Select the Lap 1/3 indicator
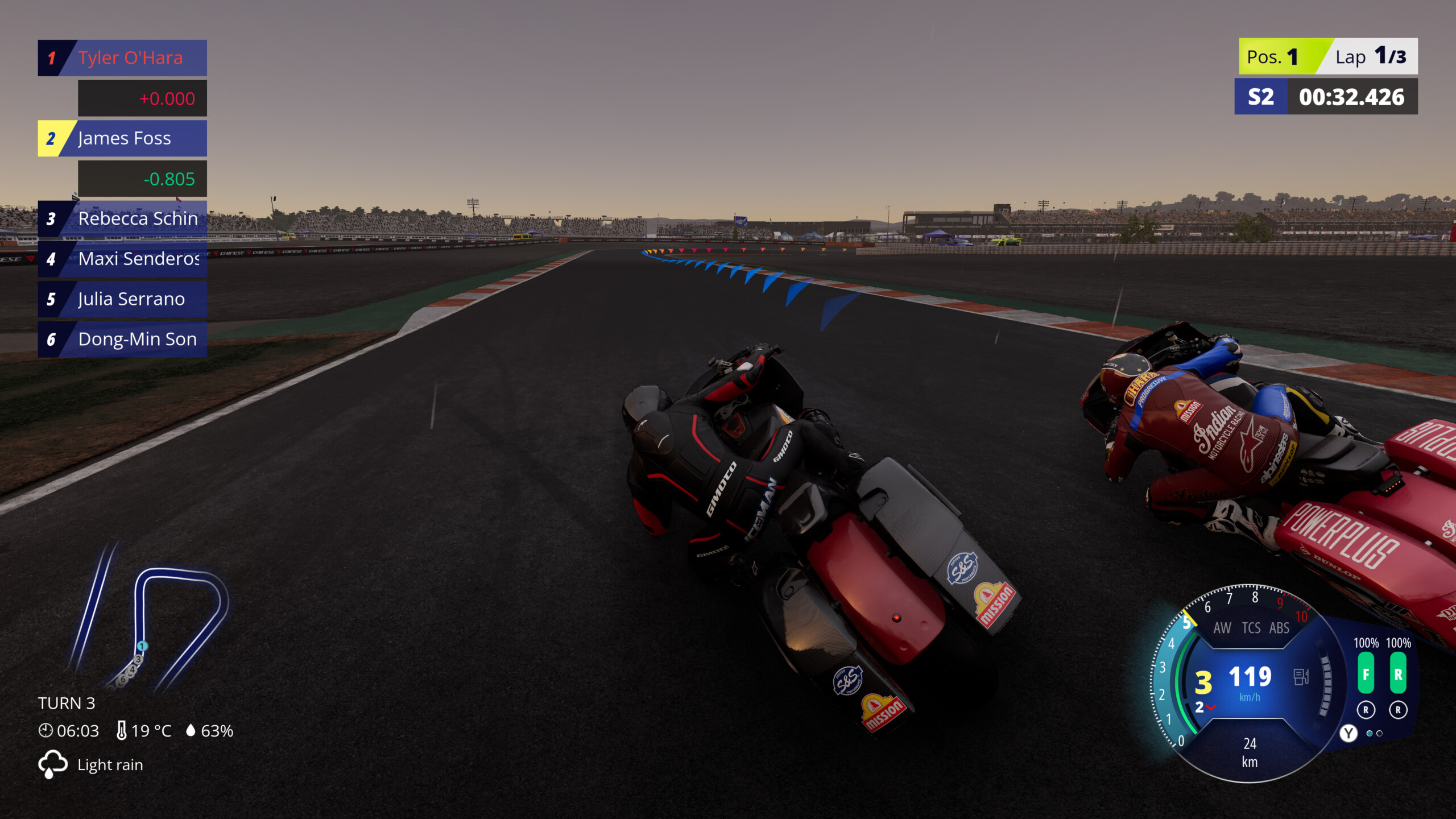 coord(1365,56)
